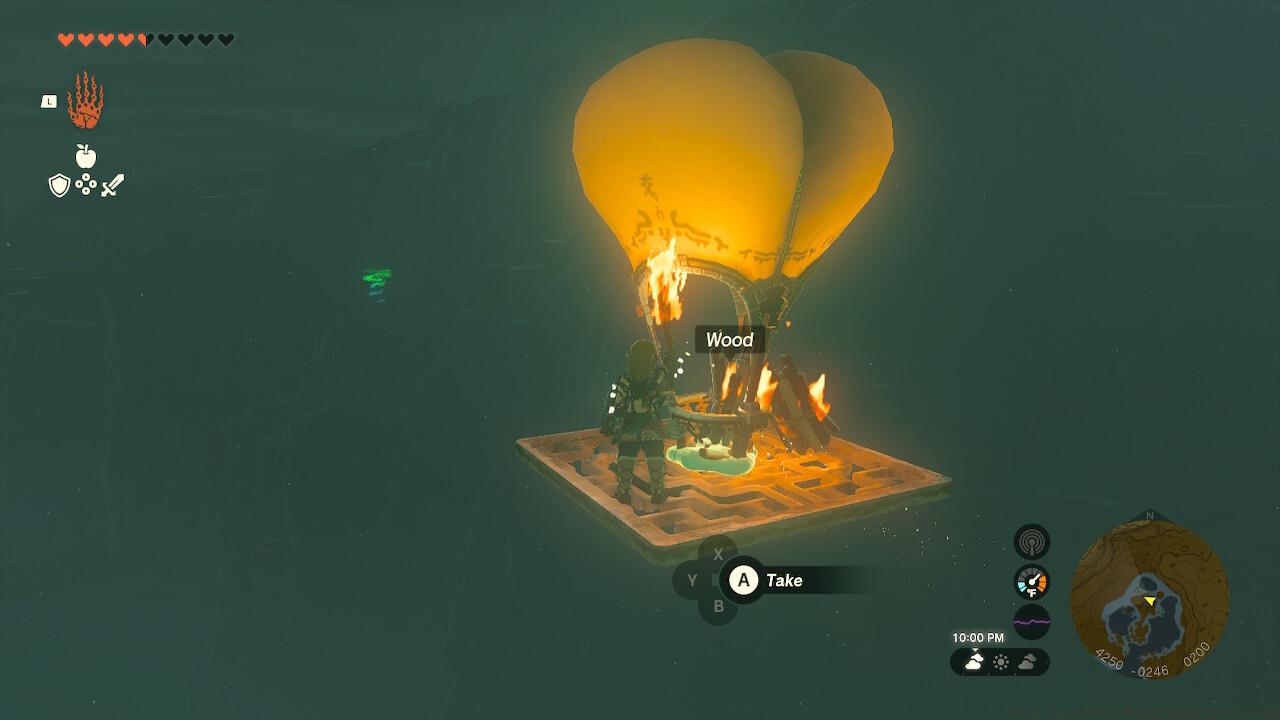Click the sword icon beside the d-pad
The width and height of the screenshot is (1280, 720).
[113, 185]
